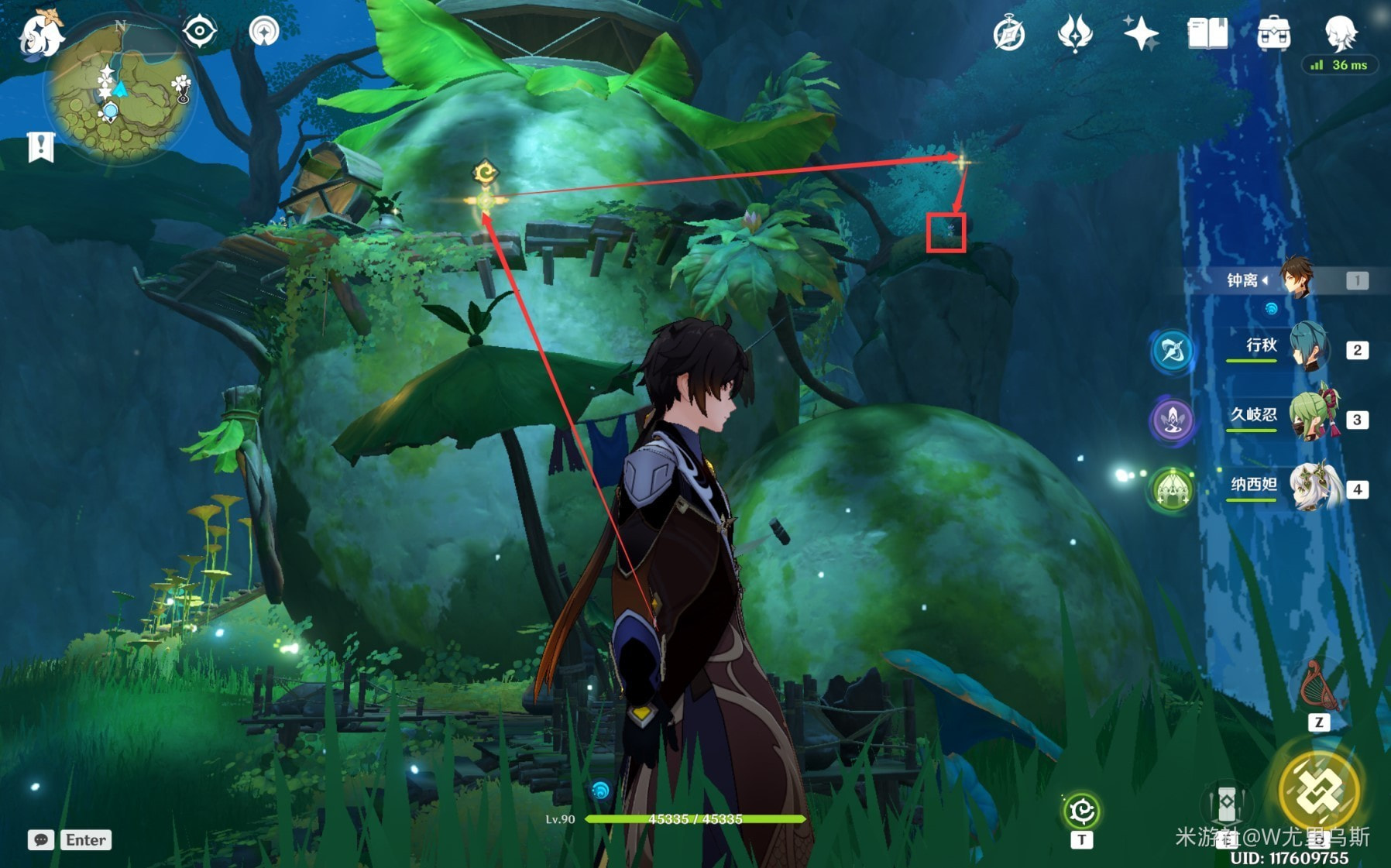Use the lyre gadget icon

(x=1318, y=687)
